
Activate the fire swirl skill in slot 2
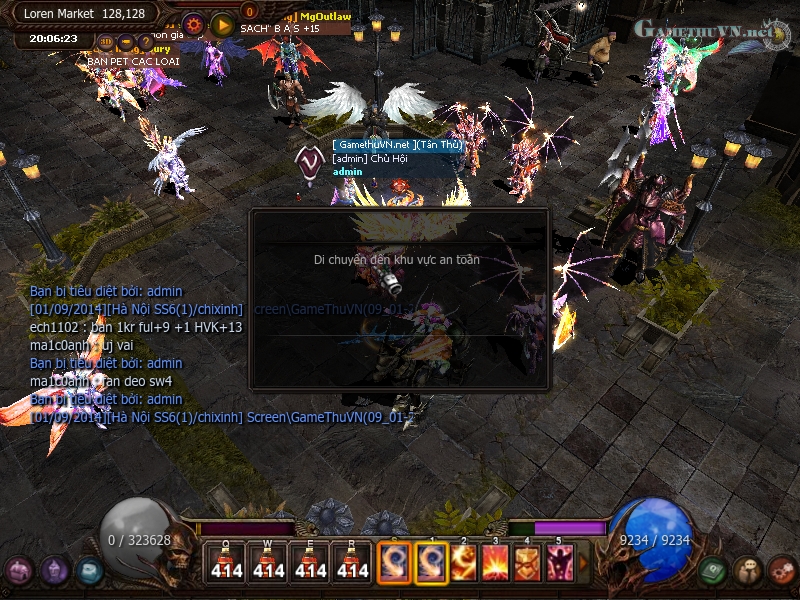point(464,562)
